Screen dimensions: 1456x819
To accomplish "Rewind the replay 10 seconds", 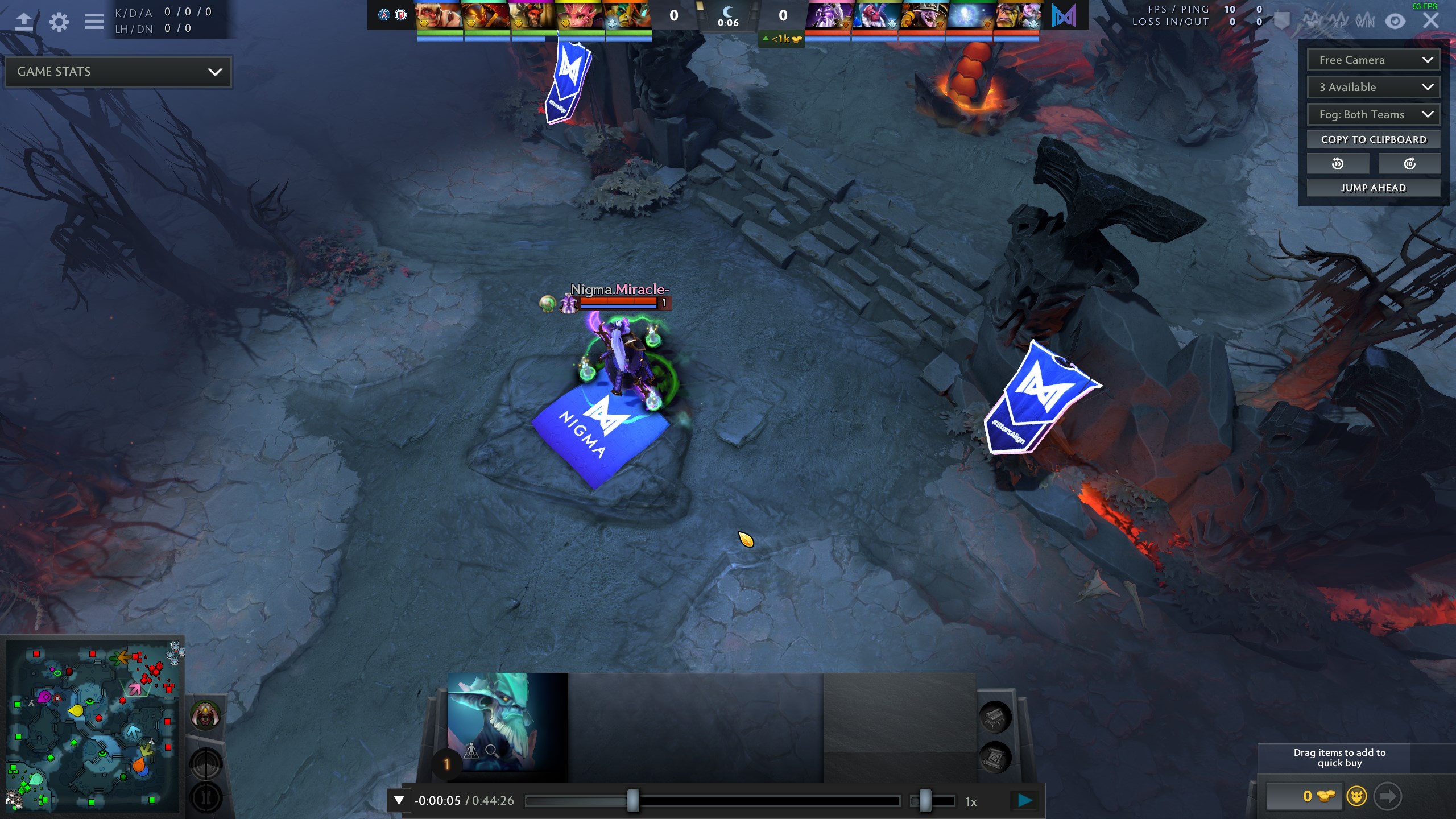I will click(1338, 164).
